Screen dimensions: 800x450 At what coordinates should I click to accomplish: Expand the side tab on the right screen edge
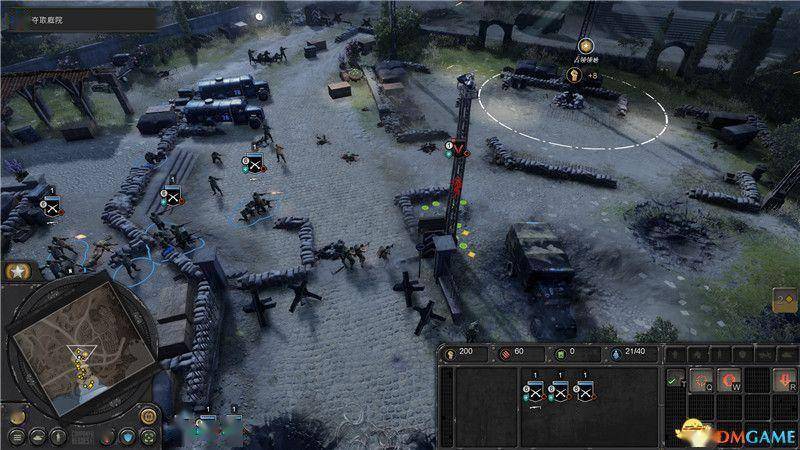tap(786, 301)
